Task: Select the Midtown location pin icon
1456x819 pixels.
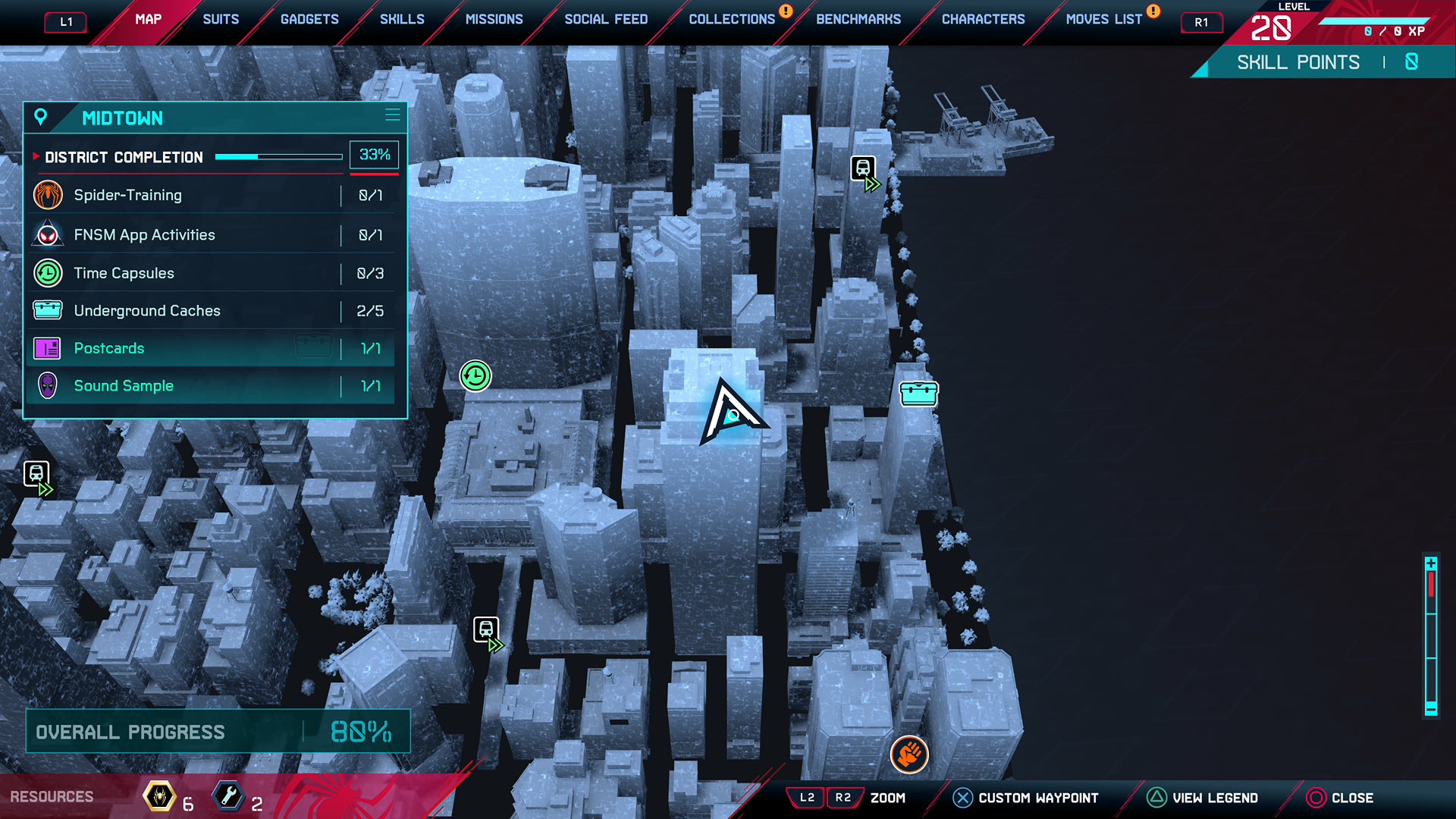Action: pos(39,118)
